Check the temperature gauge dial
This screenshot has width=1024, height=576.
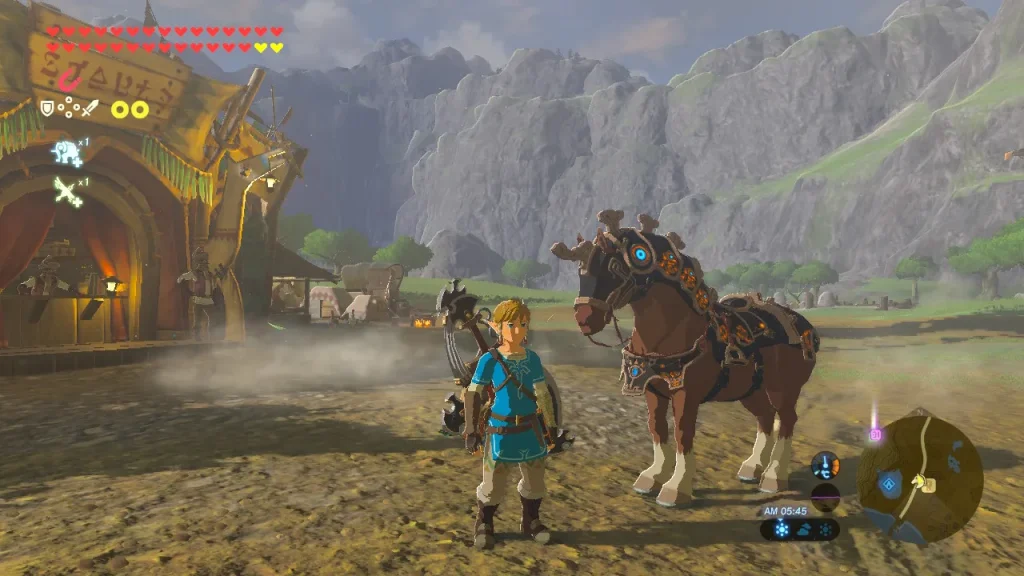click(x=826, y=465)
